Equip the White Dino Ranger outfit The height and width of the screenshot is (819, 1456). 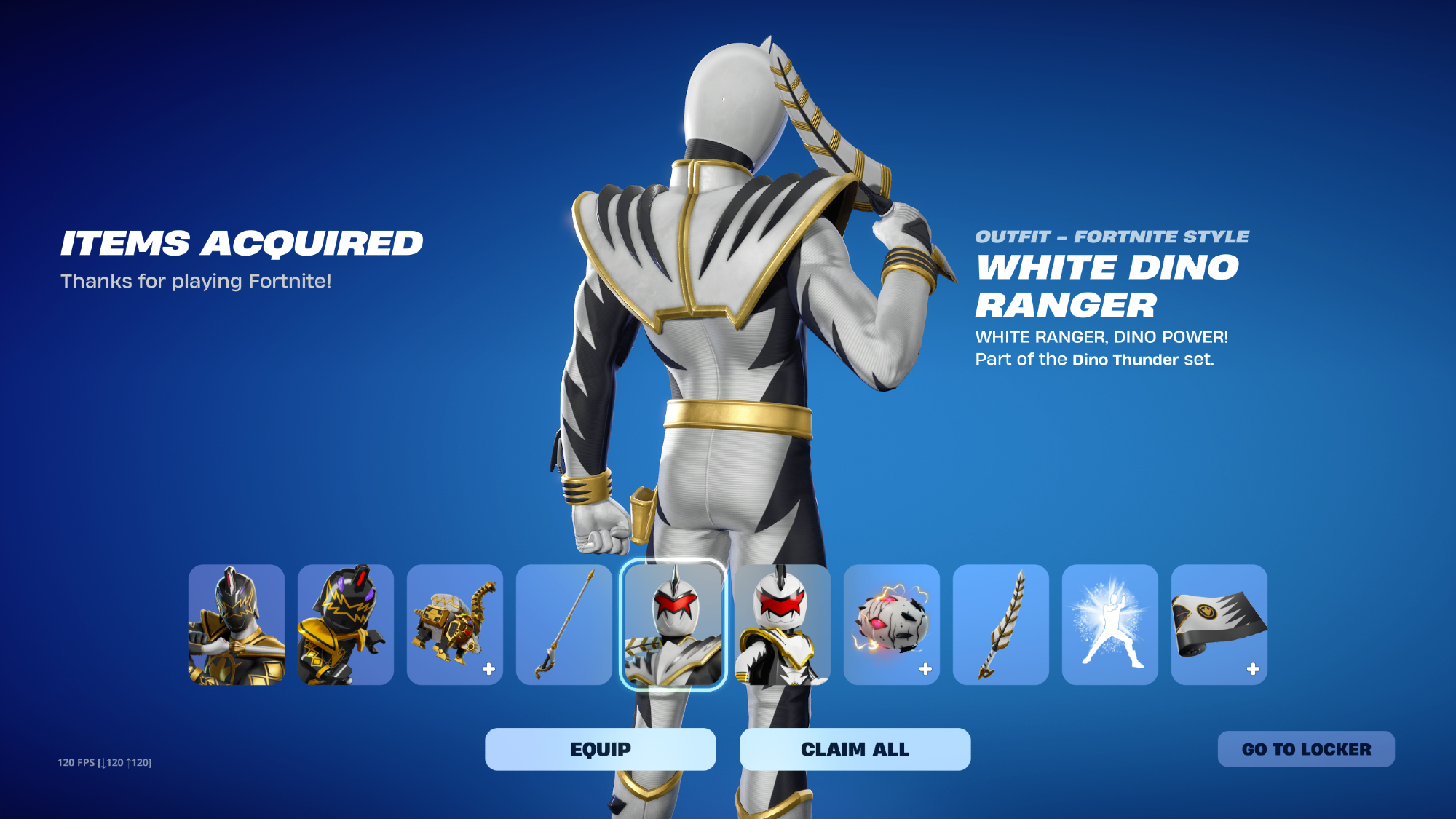click(600, 749)
